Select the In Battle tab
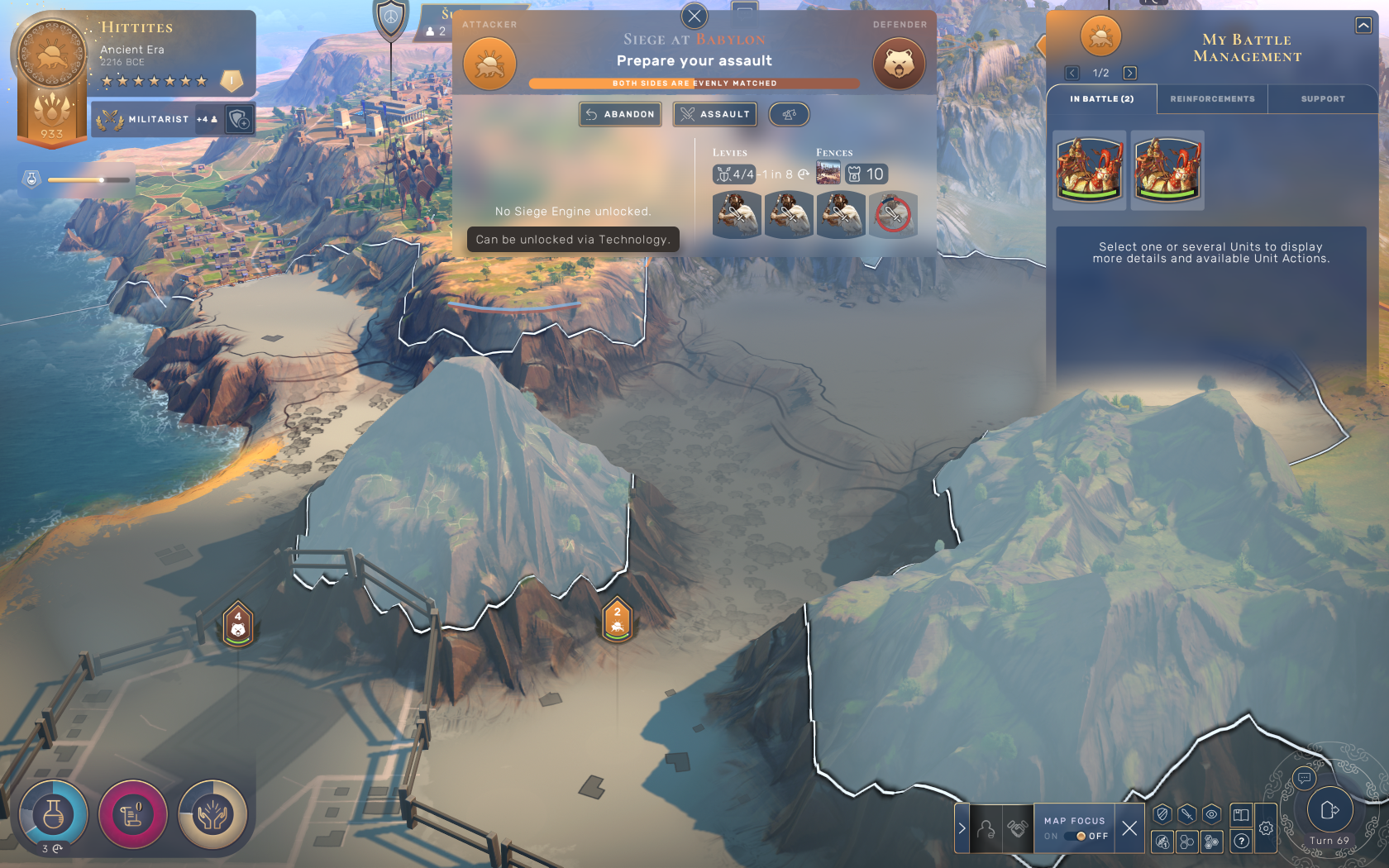Viewport: 1389px width, 868px height. point(1101,99)
